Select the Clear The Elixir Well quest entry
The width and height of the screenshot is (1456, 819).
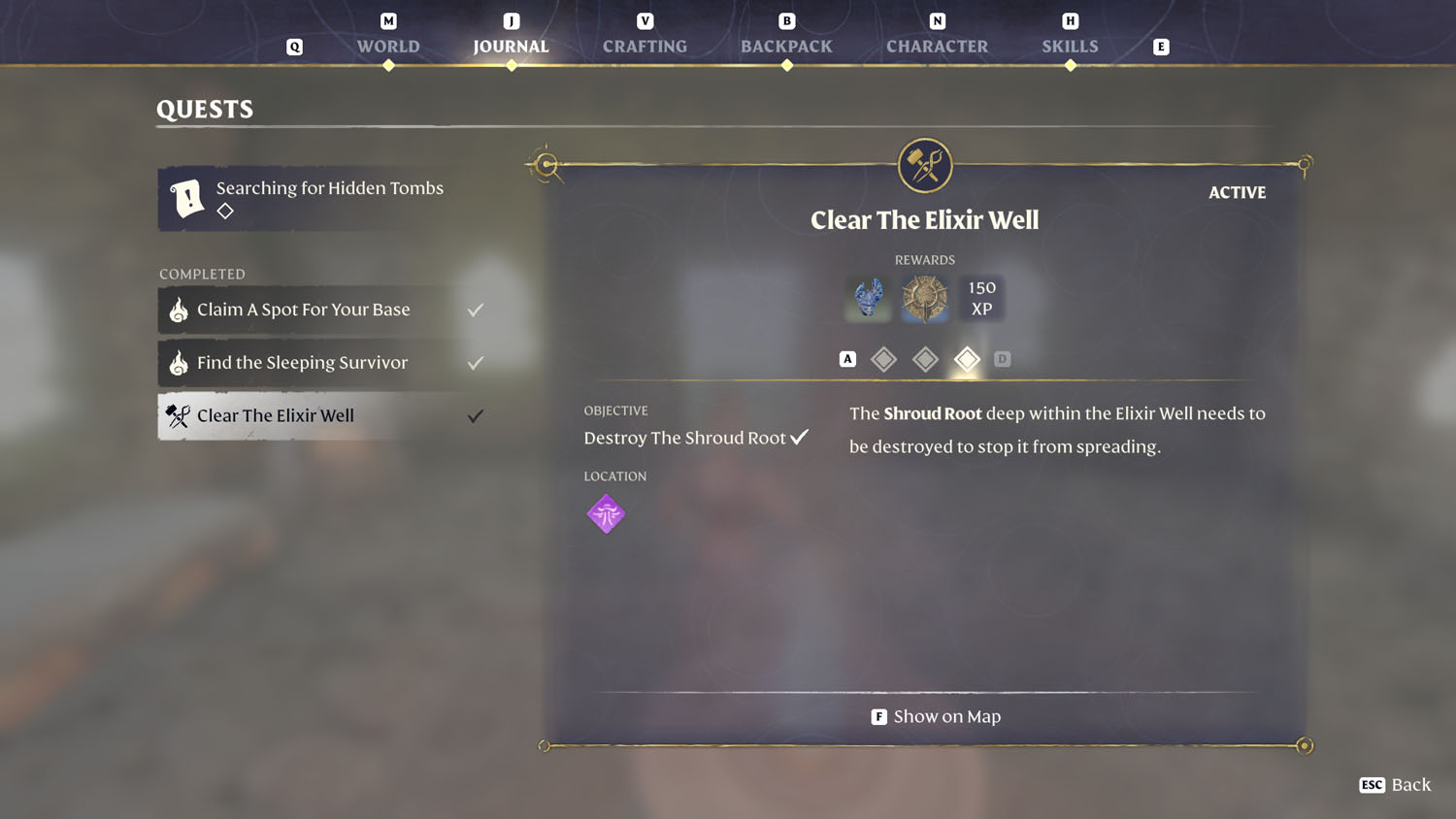coord(291,415)
